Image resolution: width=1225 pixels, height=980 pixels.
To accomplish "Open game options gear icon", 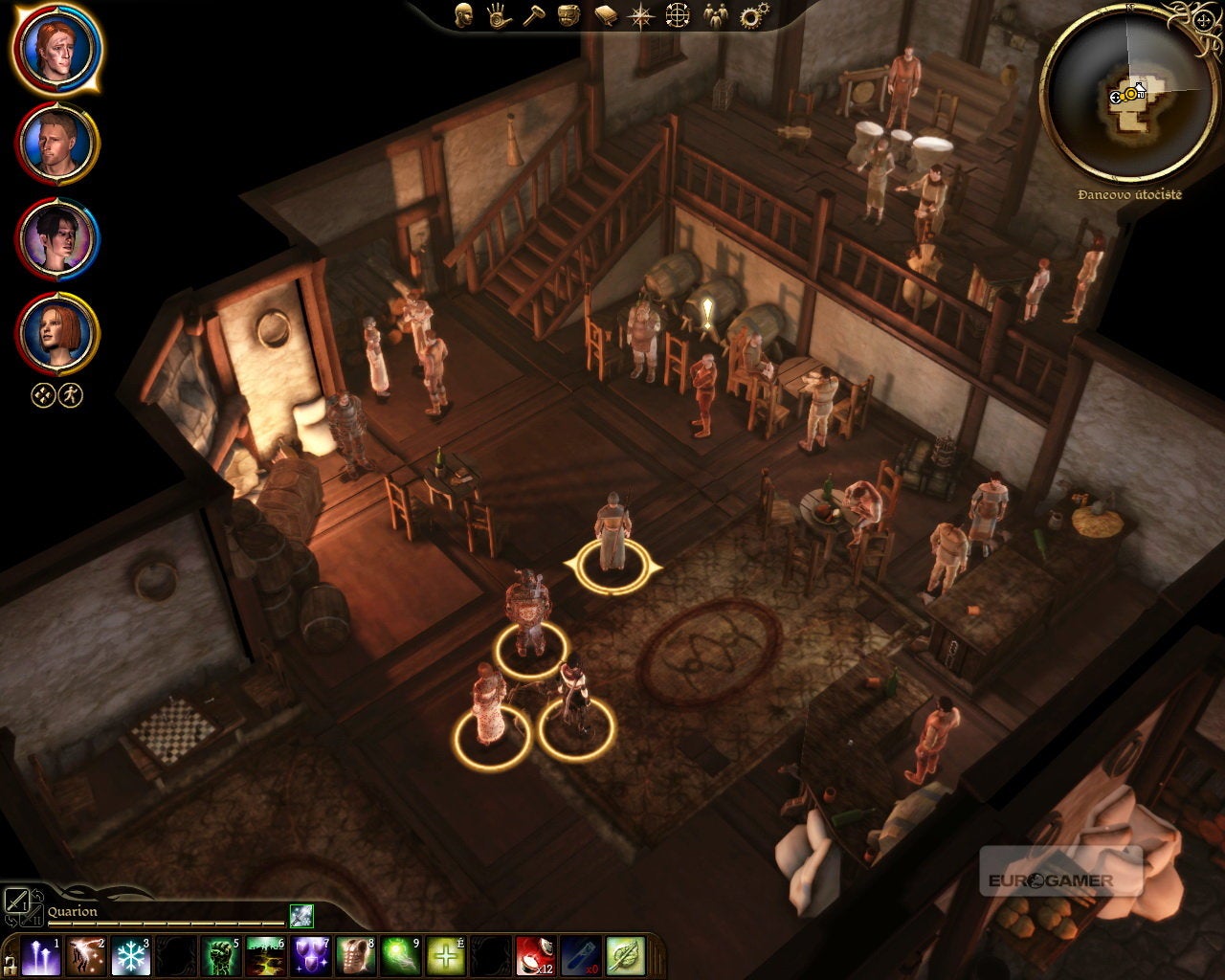I will point(754,15).
